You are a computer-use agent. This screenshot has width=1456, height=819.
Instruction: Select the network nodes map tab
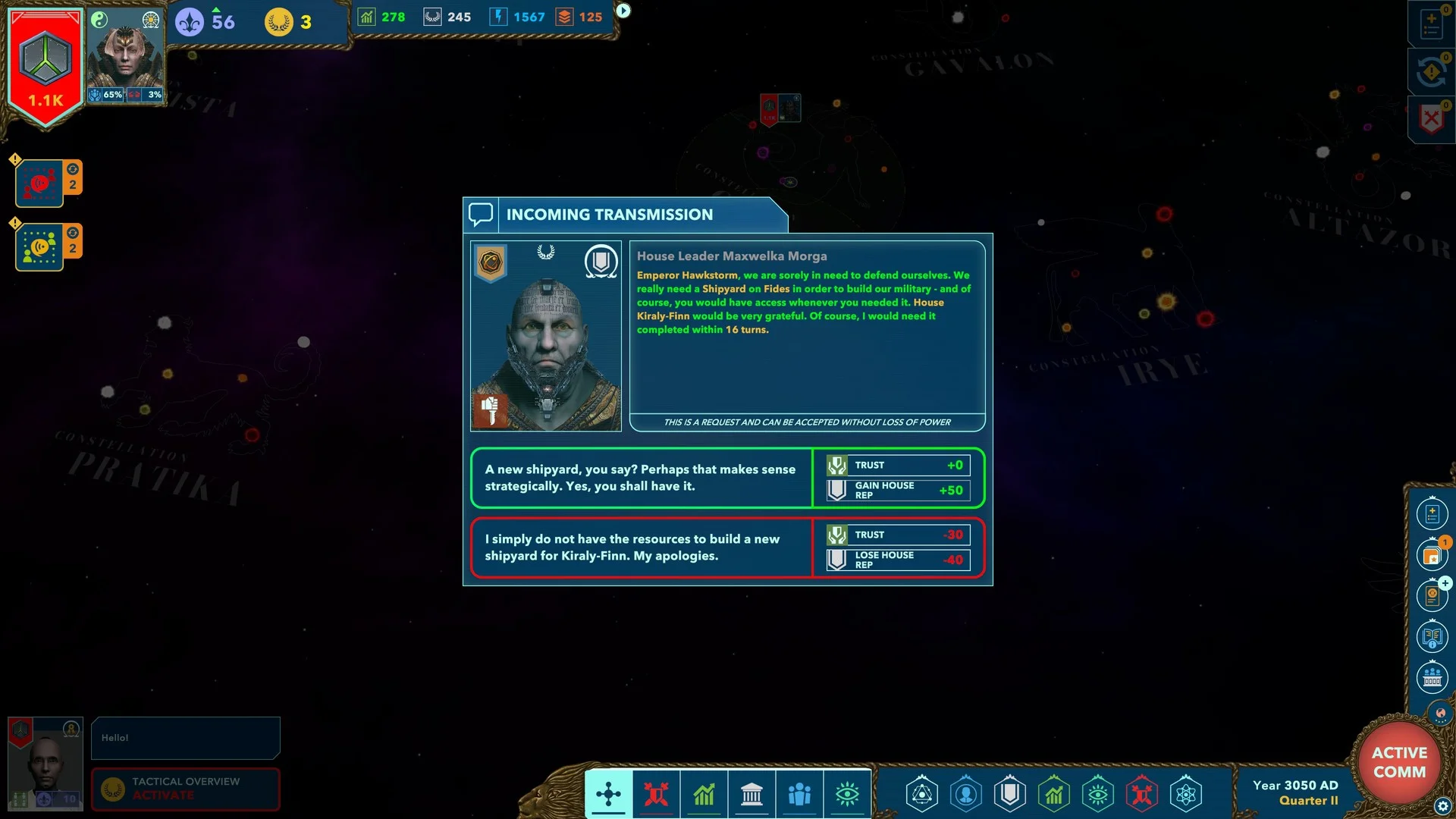coord(608,794)
